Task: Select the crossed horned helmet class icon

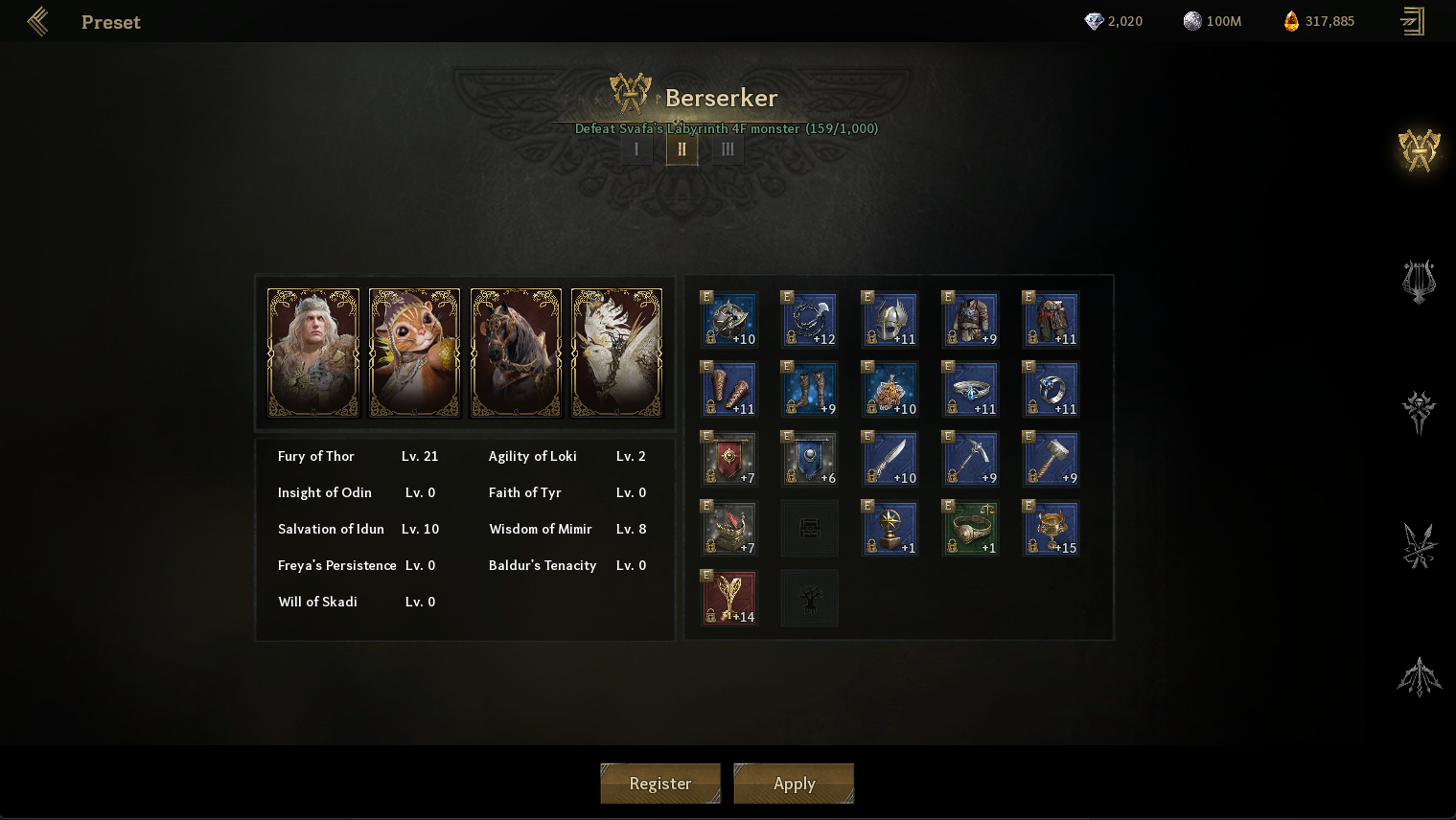Action: [1419, 150]
